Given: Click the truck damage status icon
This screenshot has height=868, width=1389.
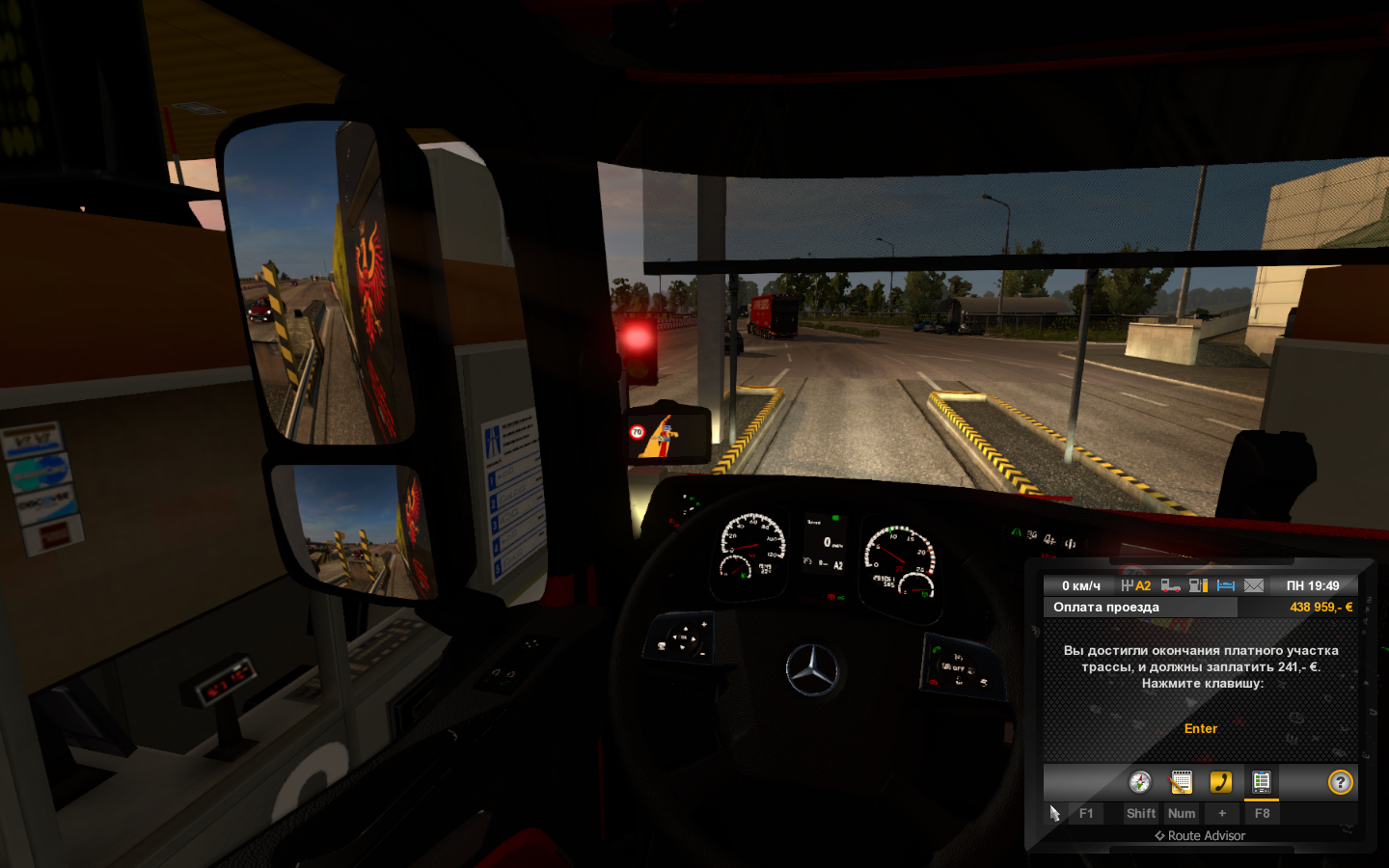Looking at the screenshot, I should tap(1170, 585).
